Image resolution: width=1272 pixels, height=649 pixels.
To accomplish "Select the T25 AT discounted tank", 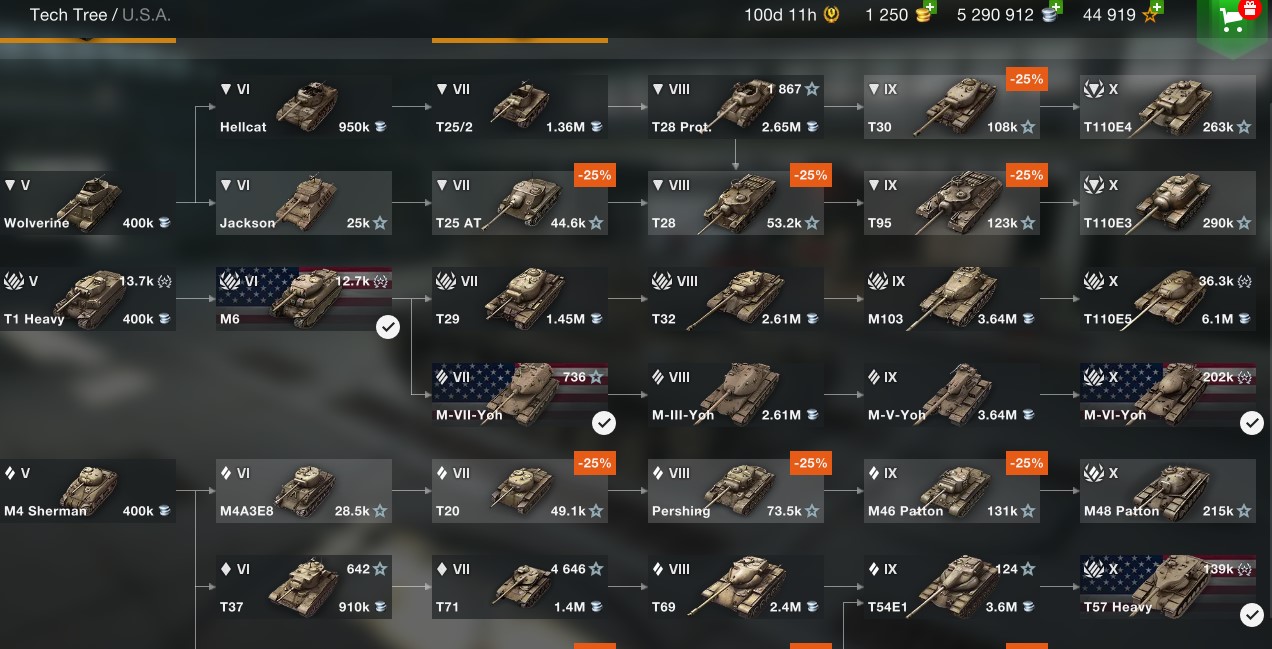I will 520,203.
